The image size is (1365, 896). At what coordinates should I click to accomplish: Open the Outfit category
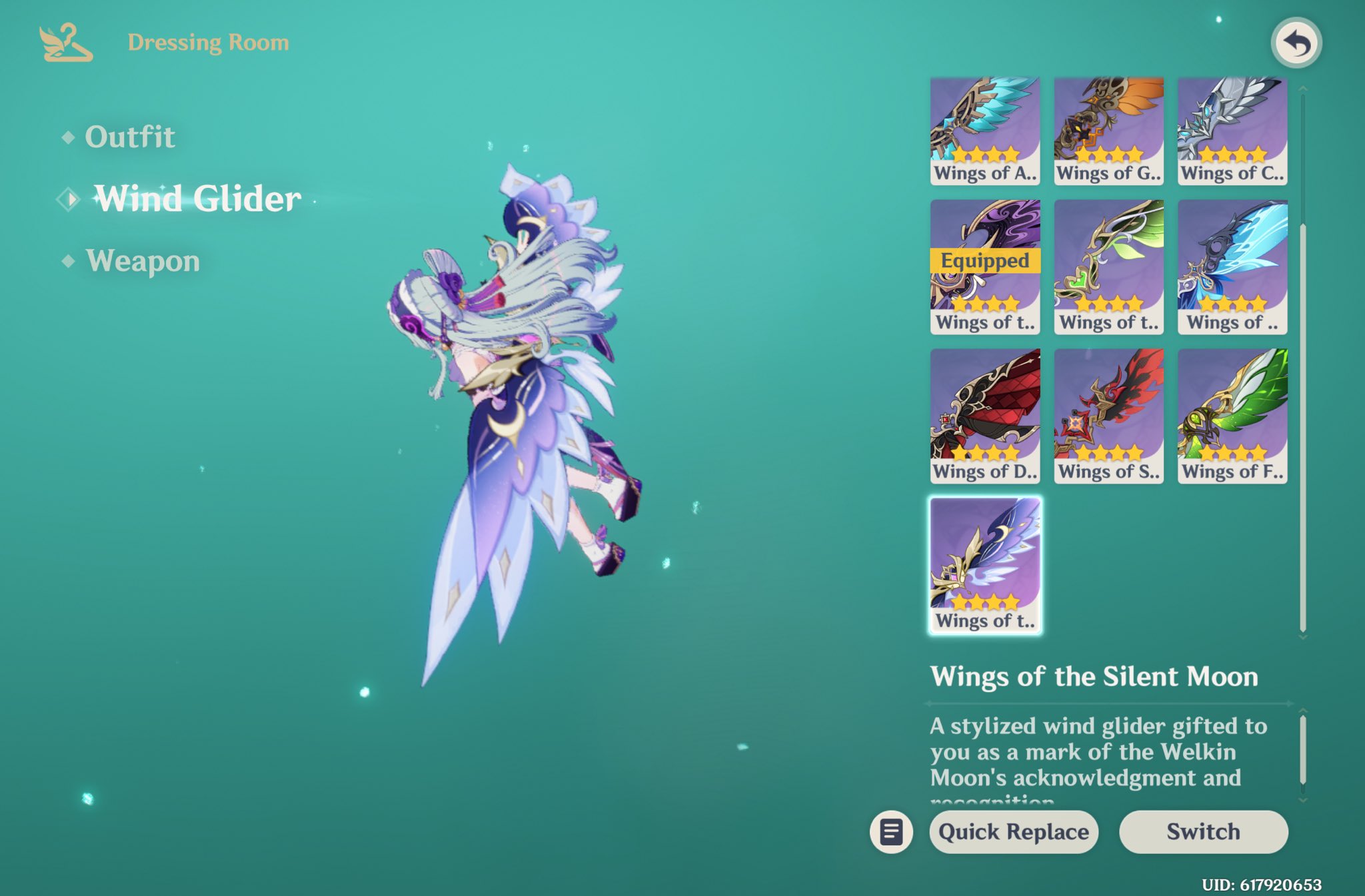click(x=130, y=137)
